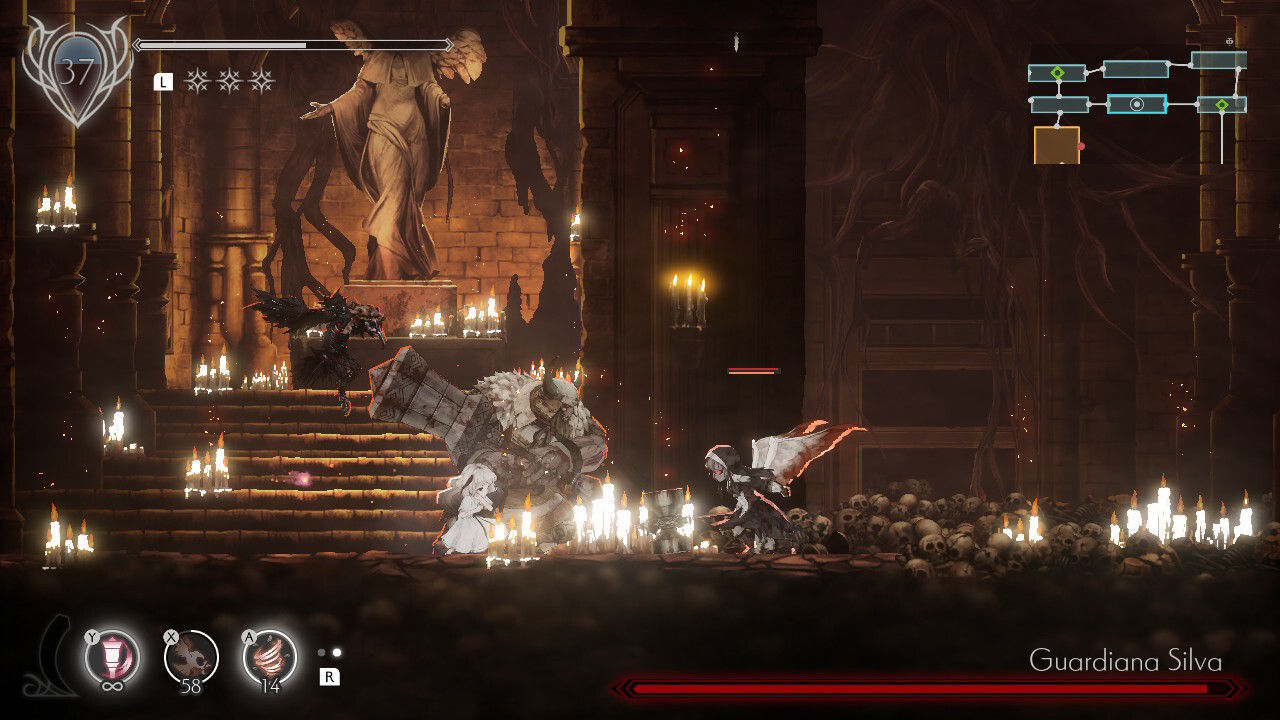This screenshot has height=720, width=1280.
Task: Select the orange room on the minimap
Action: (x=1056, y=145)
